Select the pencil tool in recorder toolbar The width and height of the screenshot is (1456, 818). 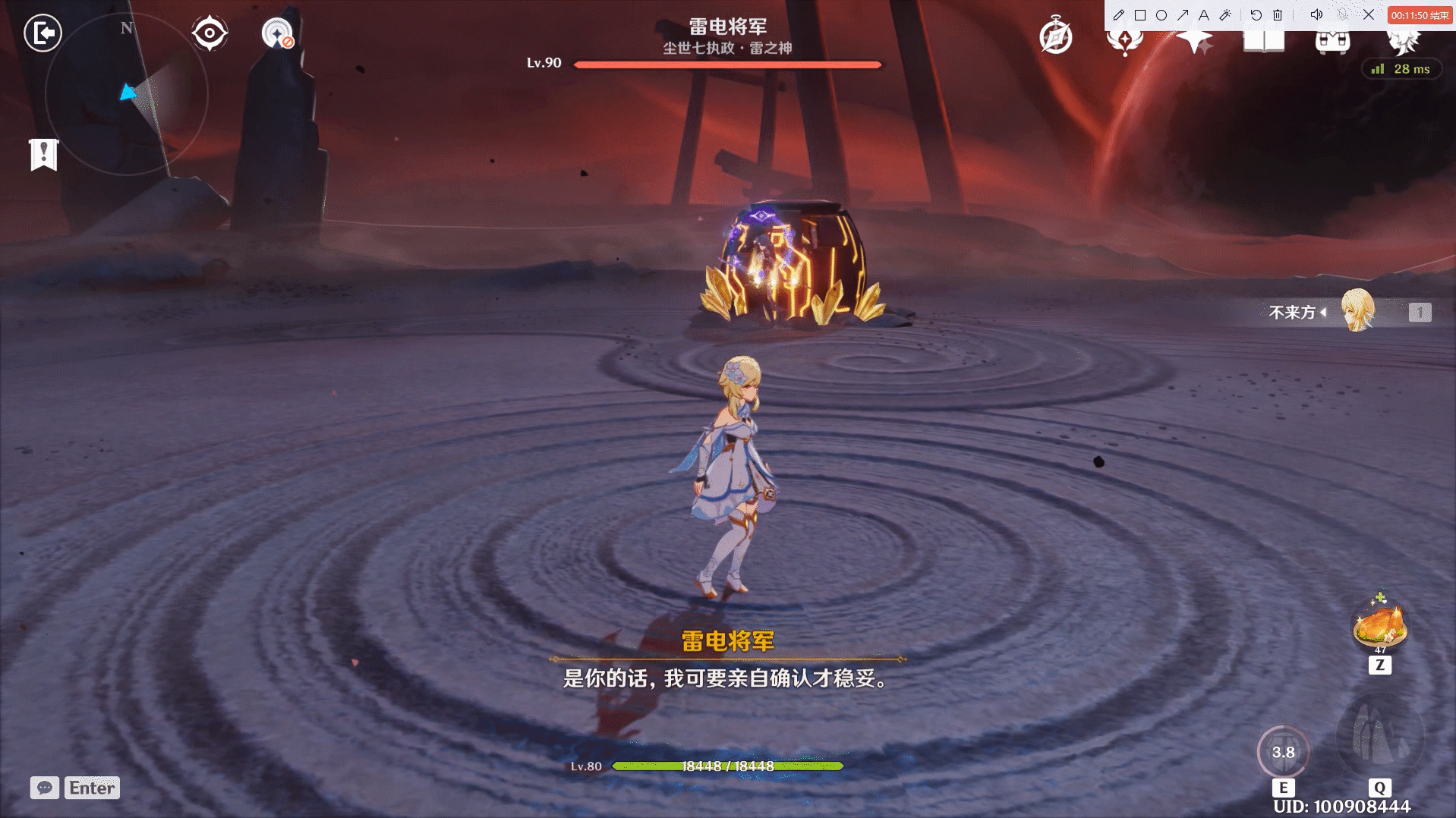[x=1118, y=15]
